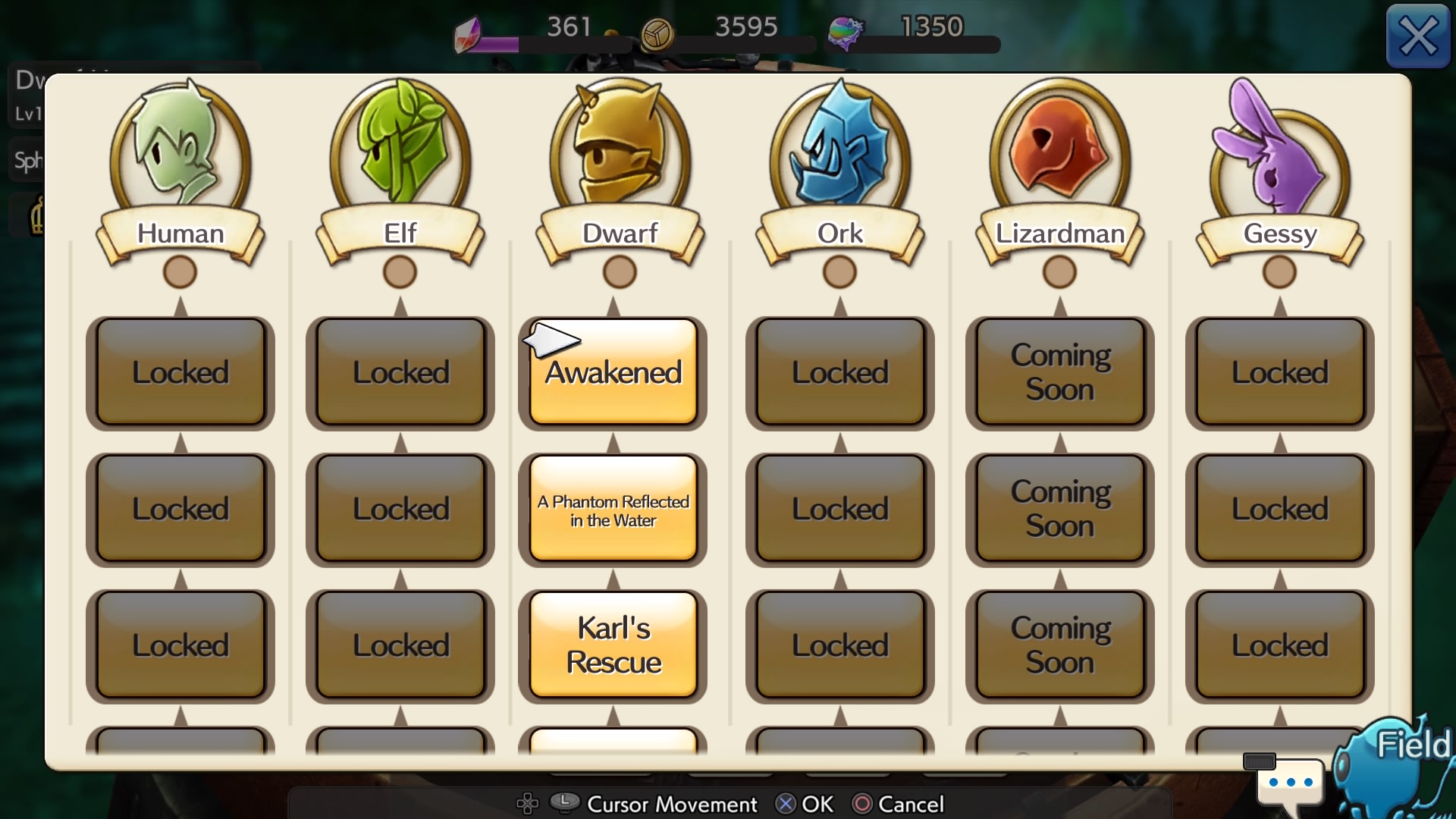Pick the Elf race emblem

point(400,152)
